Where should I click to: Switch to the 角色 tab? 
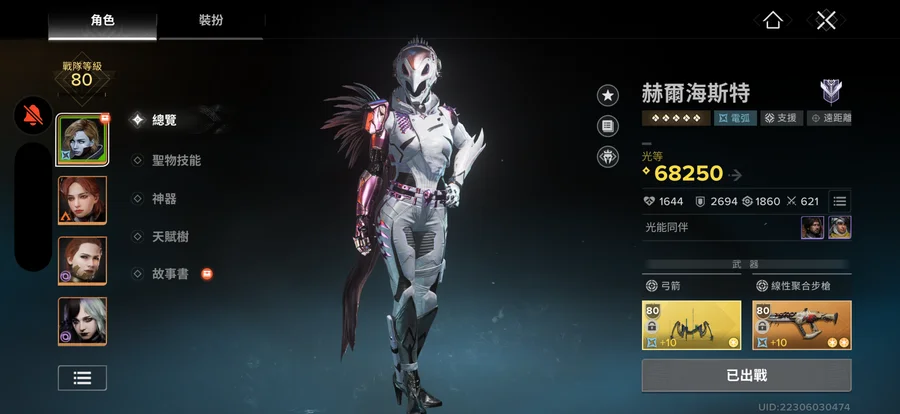click(102, 19)
